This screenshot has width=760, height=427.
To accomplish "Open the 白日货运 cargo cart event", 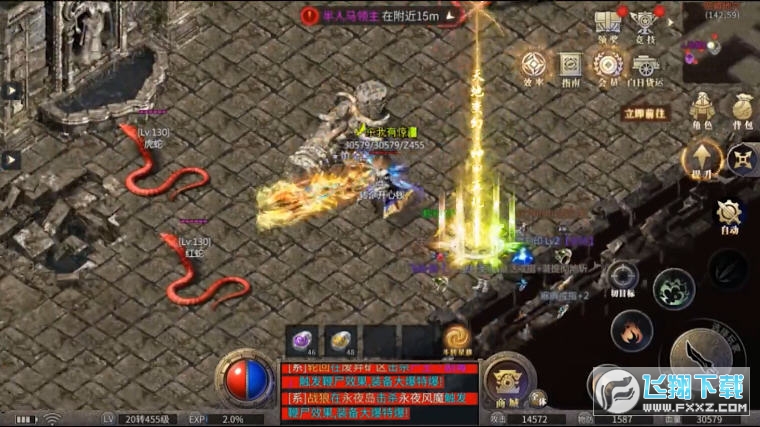I will pyautogui.click(x=644, y=69).
